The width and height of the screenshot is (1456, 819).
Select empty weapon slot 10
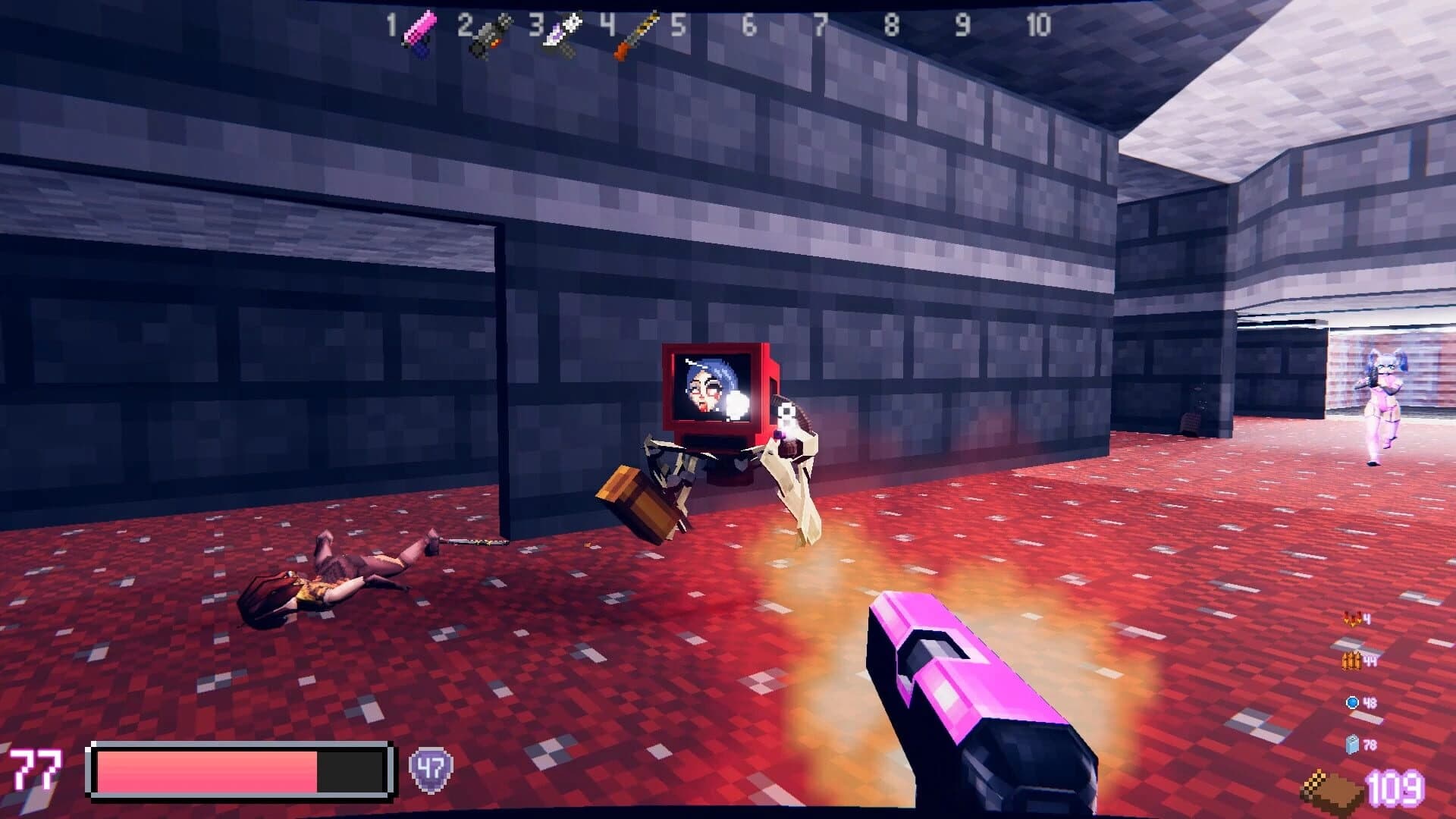[x=1038, y=23]
